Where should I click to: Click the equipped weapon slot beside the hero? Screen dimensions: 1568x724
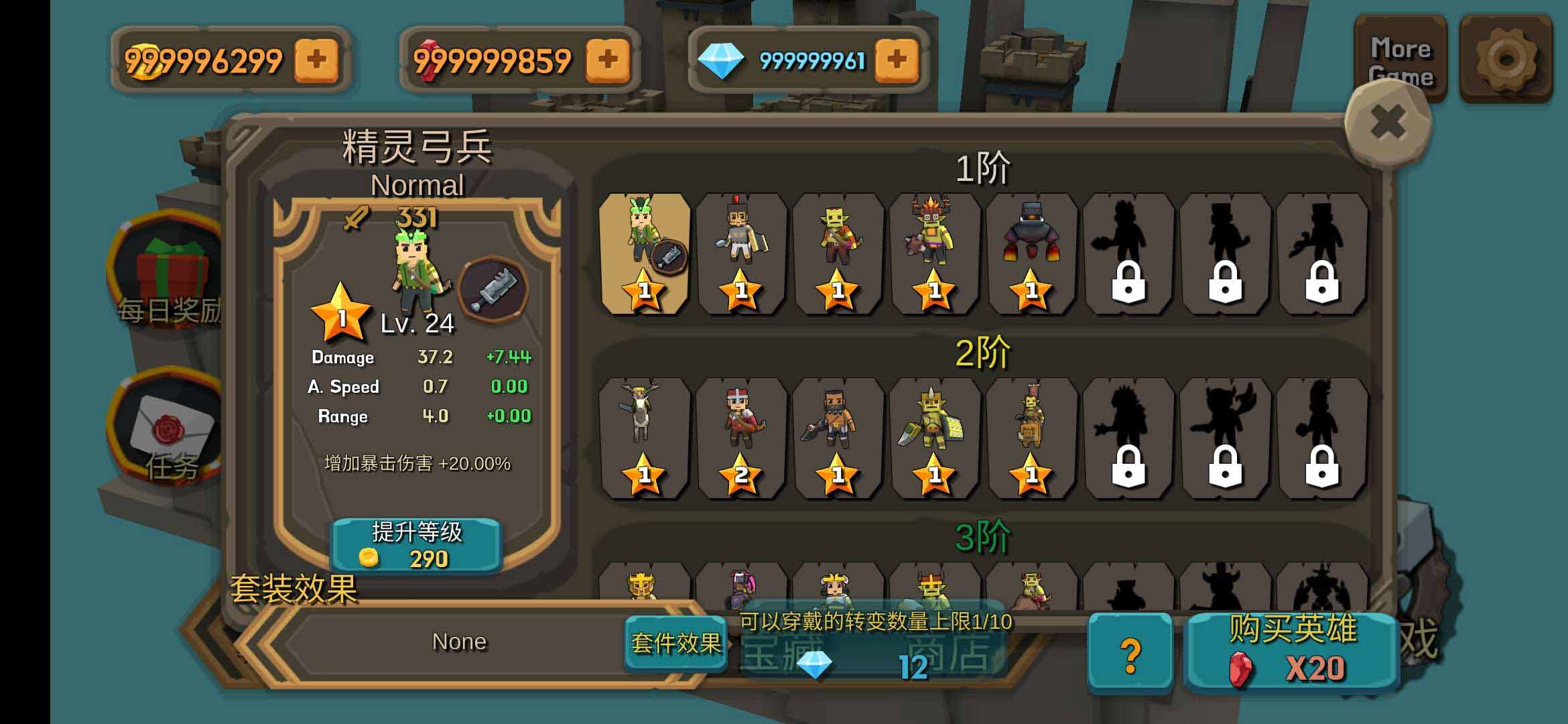pyautogui.click(x=494, y=290)
